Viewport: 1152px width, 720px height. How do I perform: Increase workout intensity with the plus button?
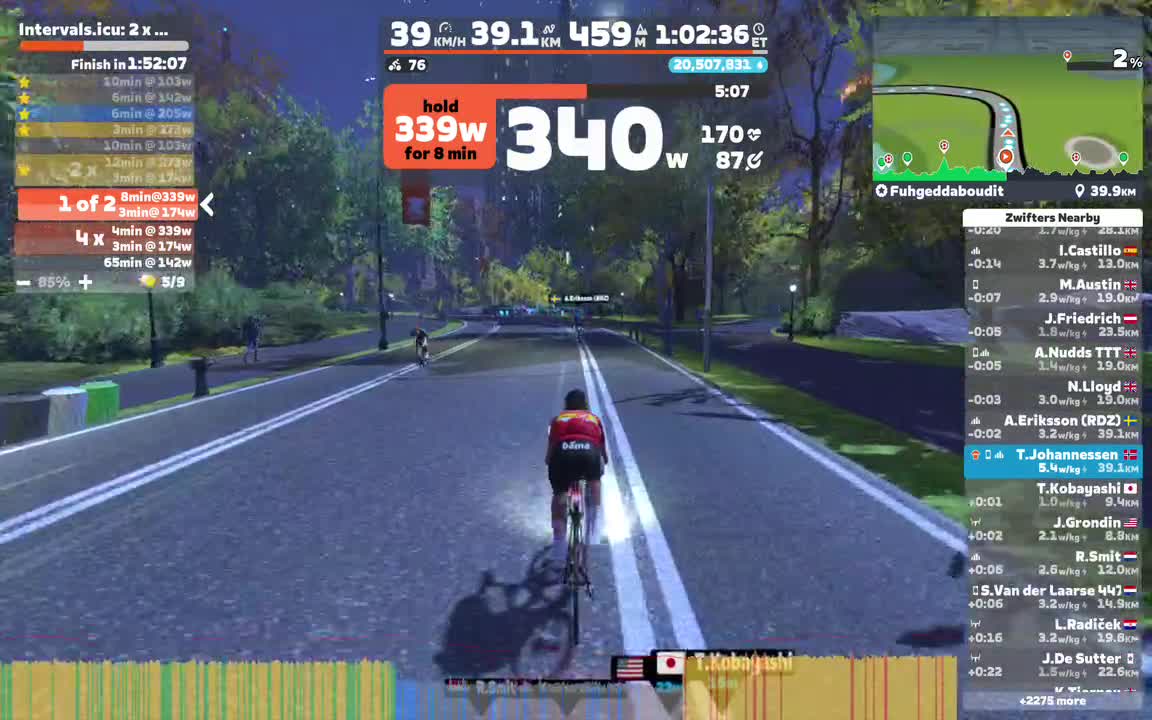click(86, 283)
